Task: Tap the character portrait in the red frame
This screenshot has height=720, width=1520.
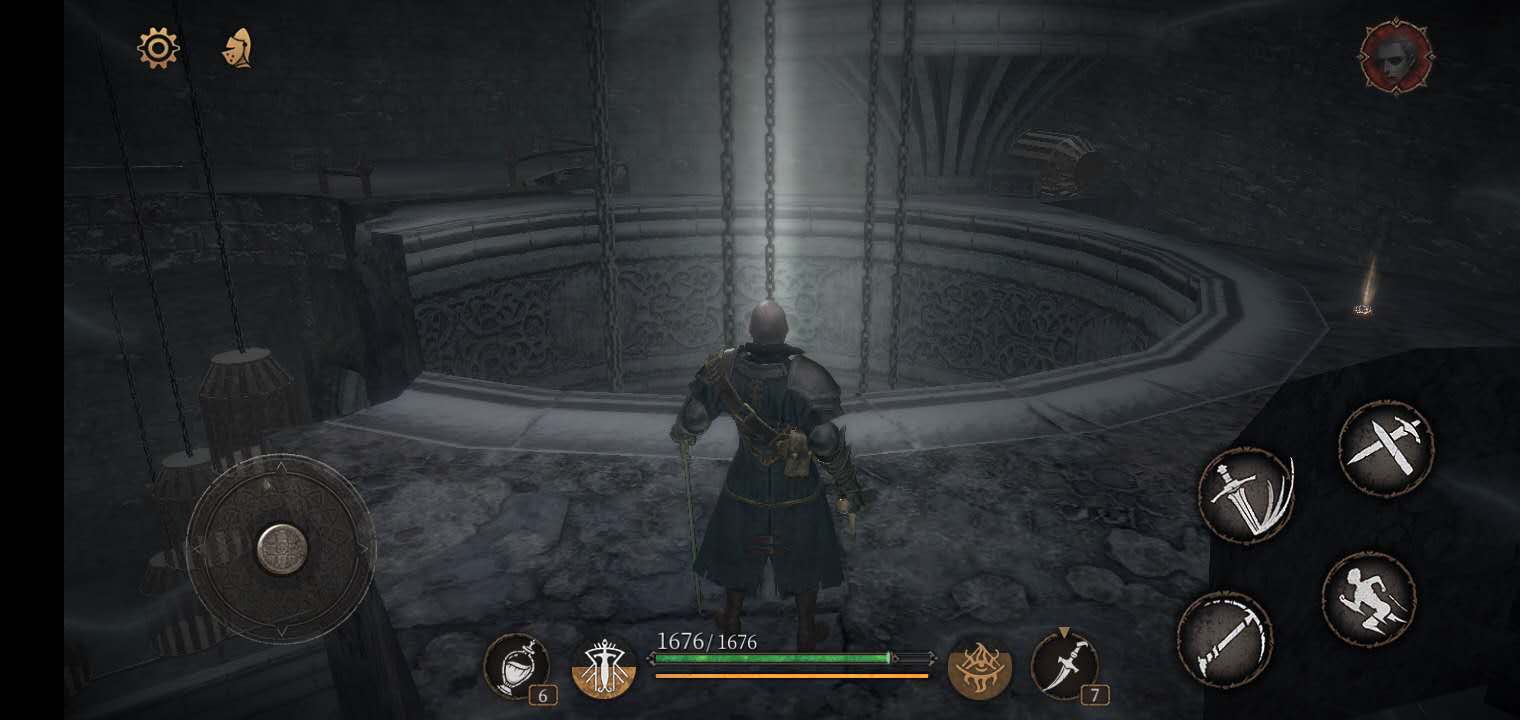Action: (1396, 58)
